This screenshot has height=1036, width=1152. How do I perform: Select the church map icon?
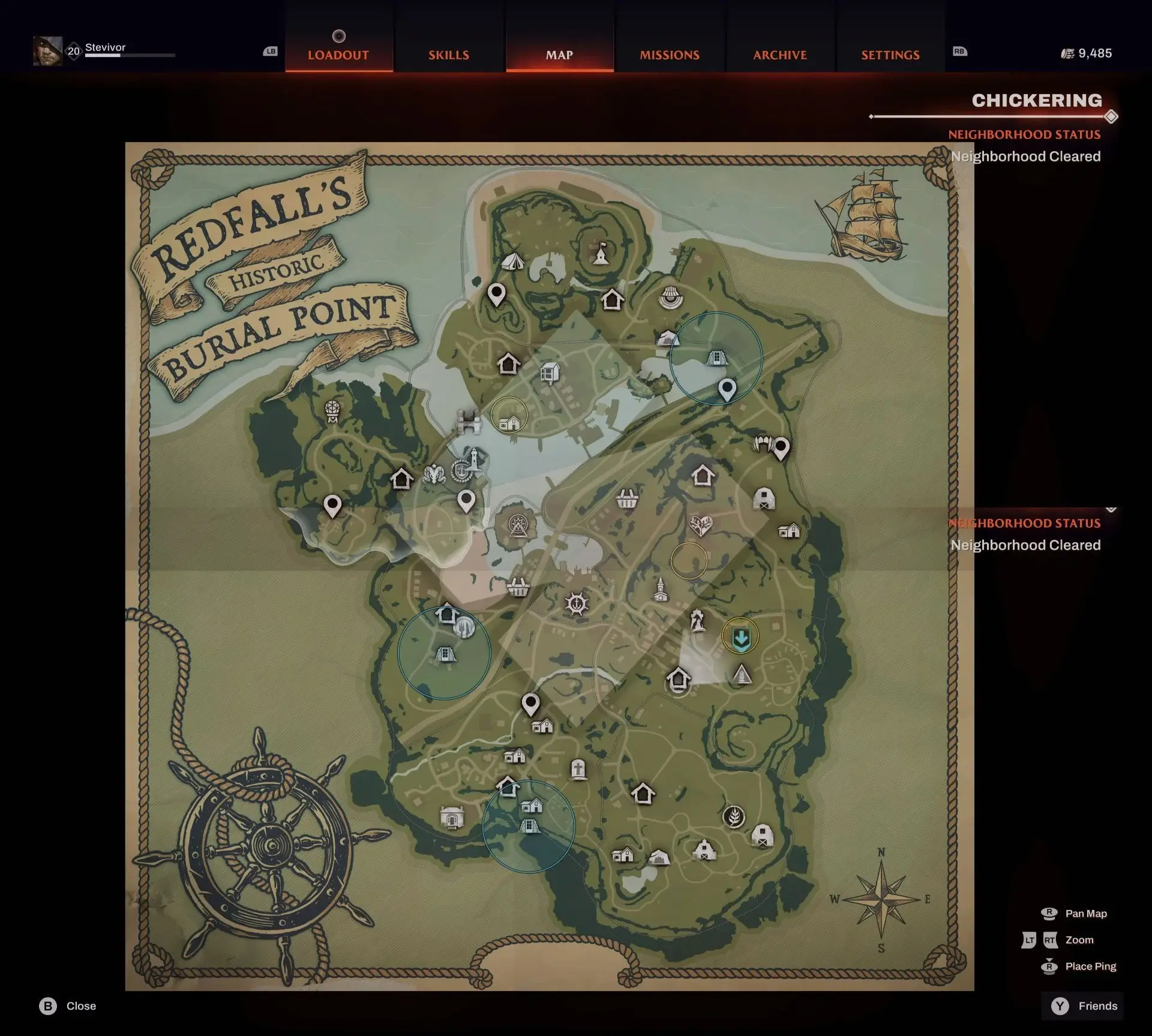[660, 589]
